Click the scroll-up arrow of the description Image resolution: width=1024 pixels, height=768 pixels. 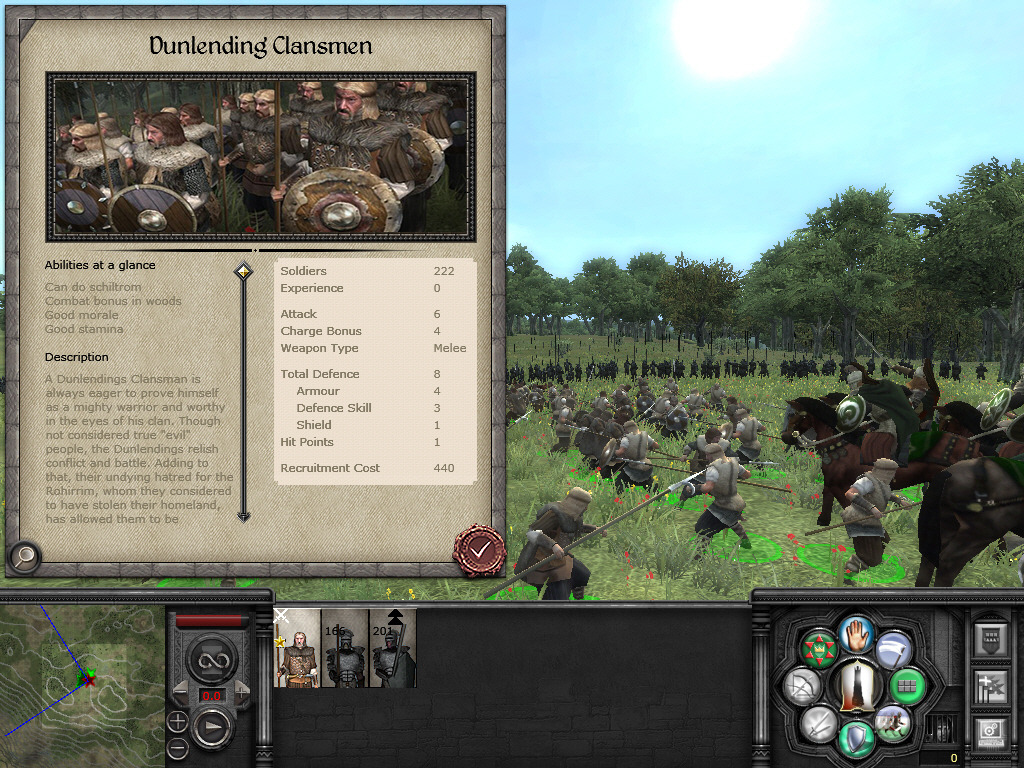tap(243, 272)
